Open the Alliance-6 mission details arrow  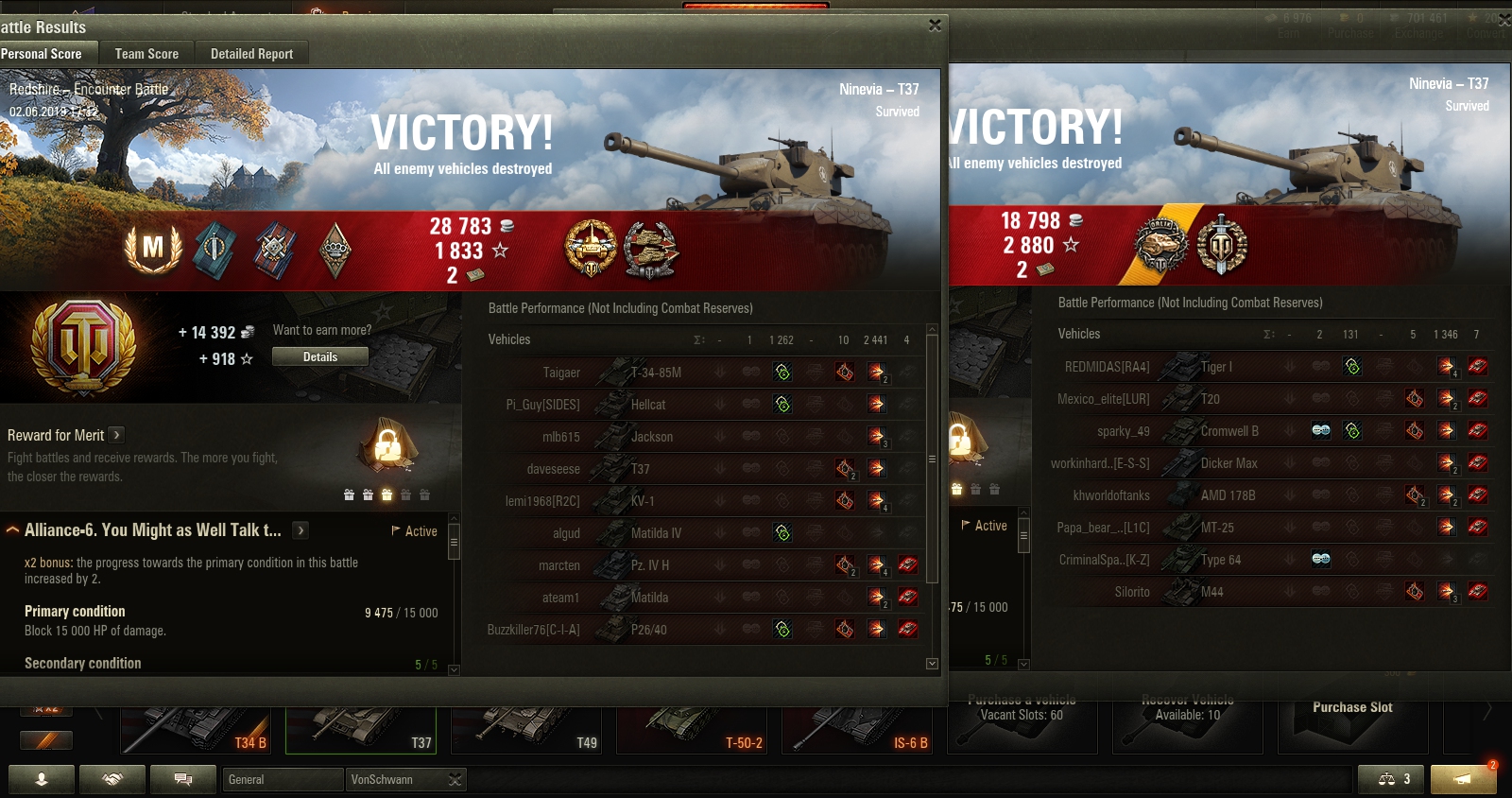pos(301,530)
